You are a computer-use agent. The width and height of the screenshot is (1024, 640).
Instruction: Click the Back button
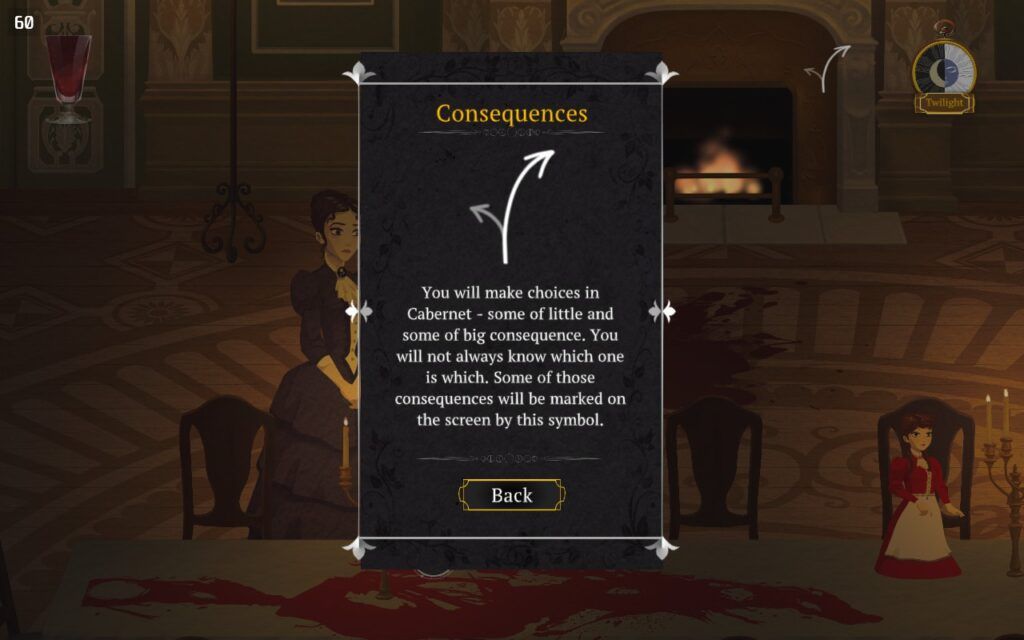(x=511, y=495)
